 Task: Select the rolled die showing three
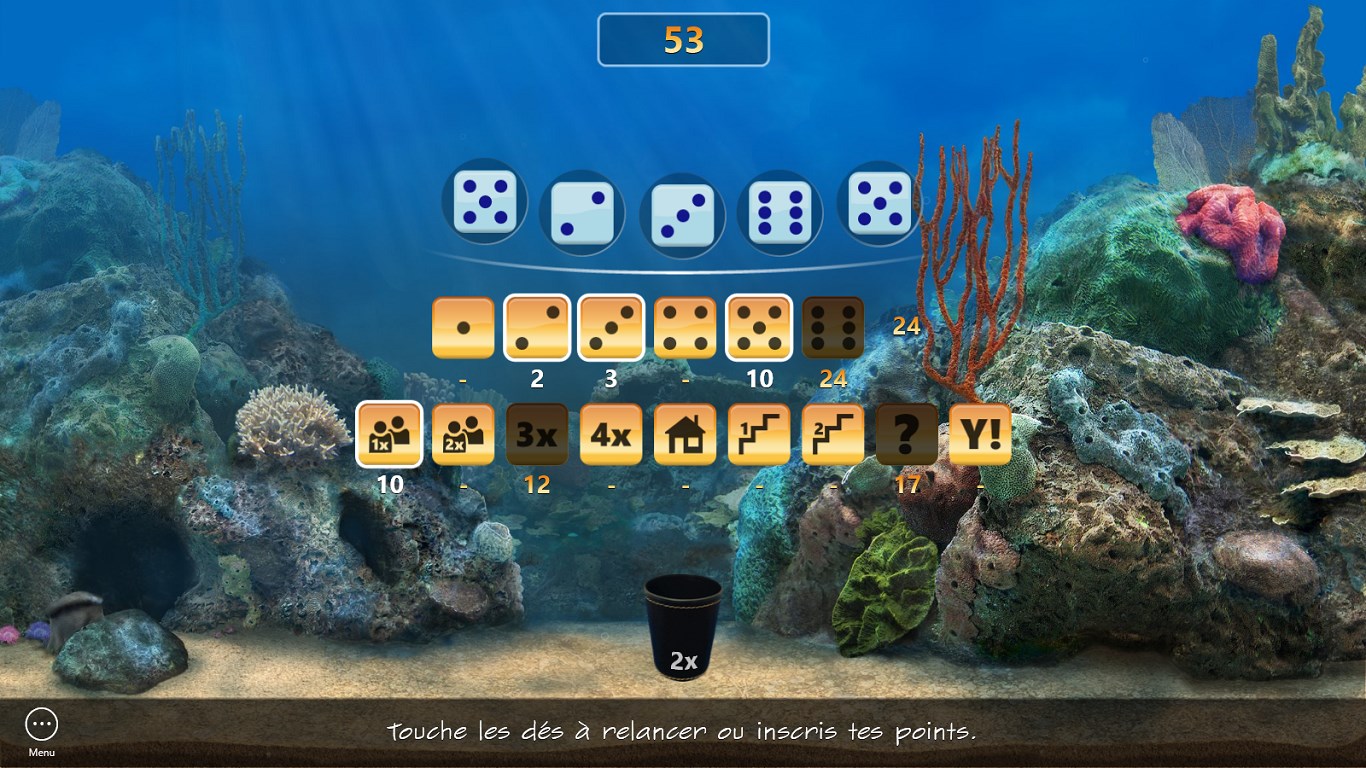[682, 215]
